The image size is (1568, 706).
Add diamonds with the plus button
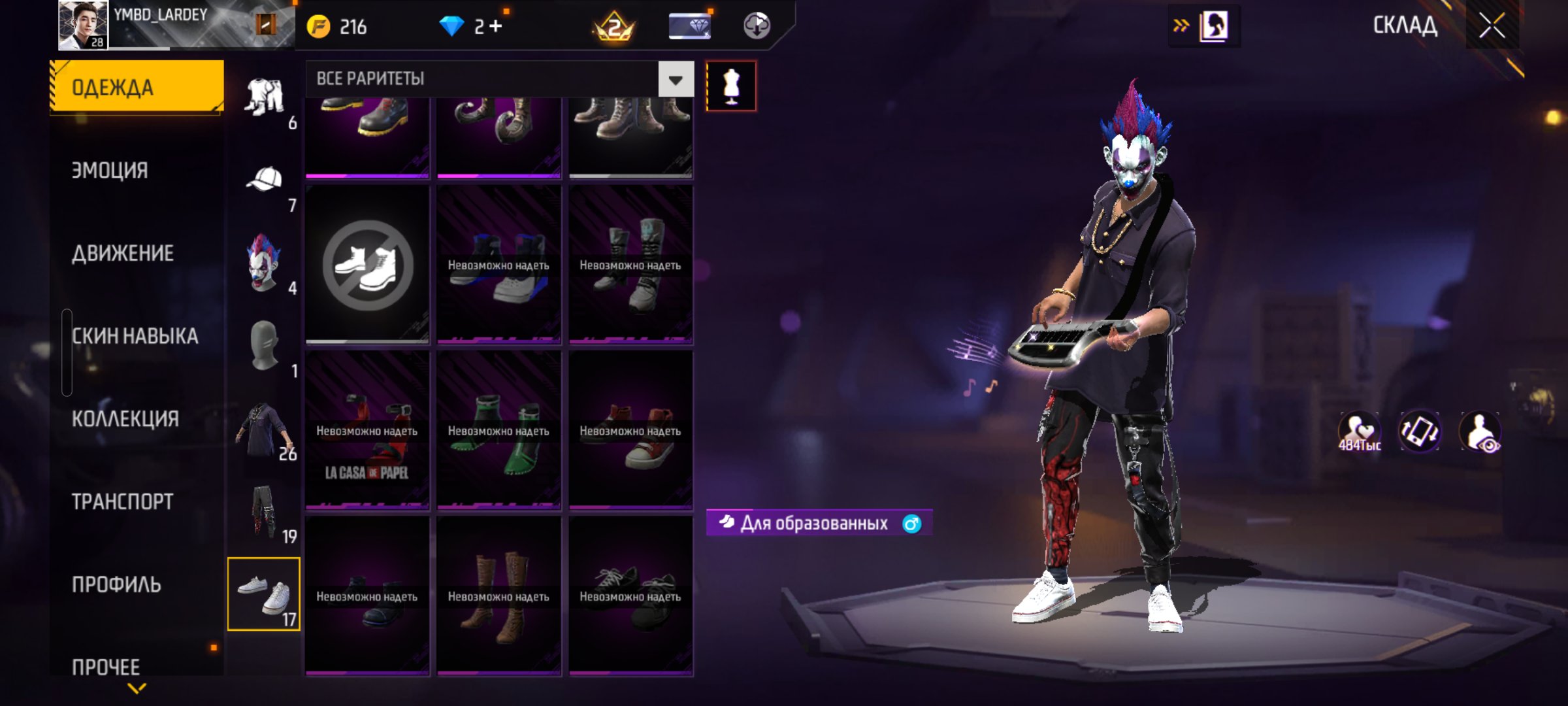496,26
